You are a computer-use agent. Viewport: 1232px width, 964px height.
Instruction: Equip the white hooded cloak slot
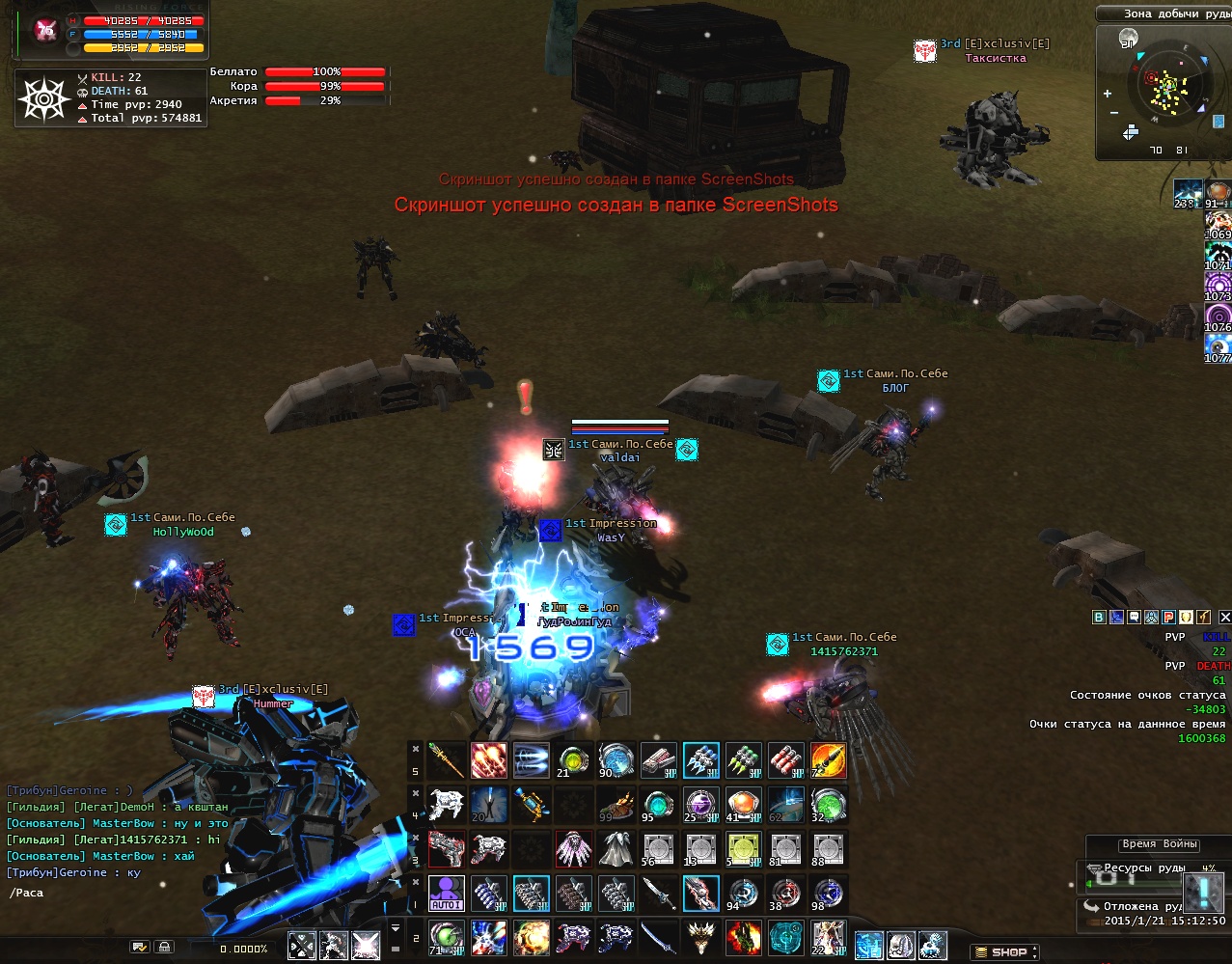616,849
